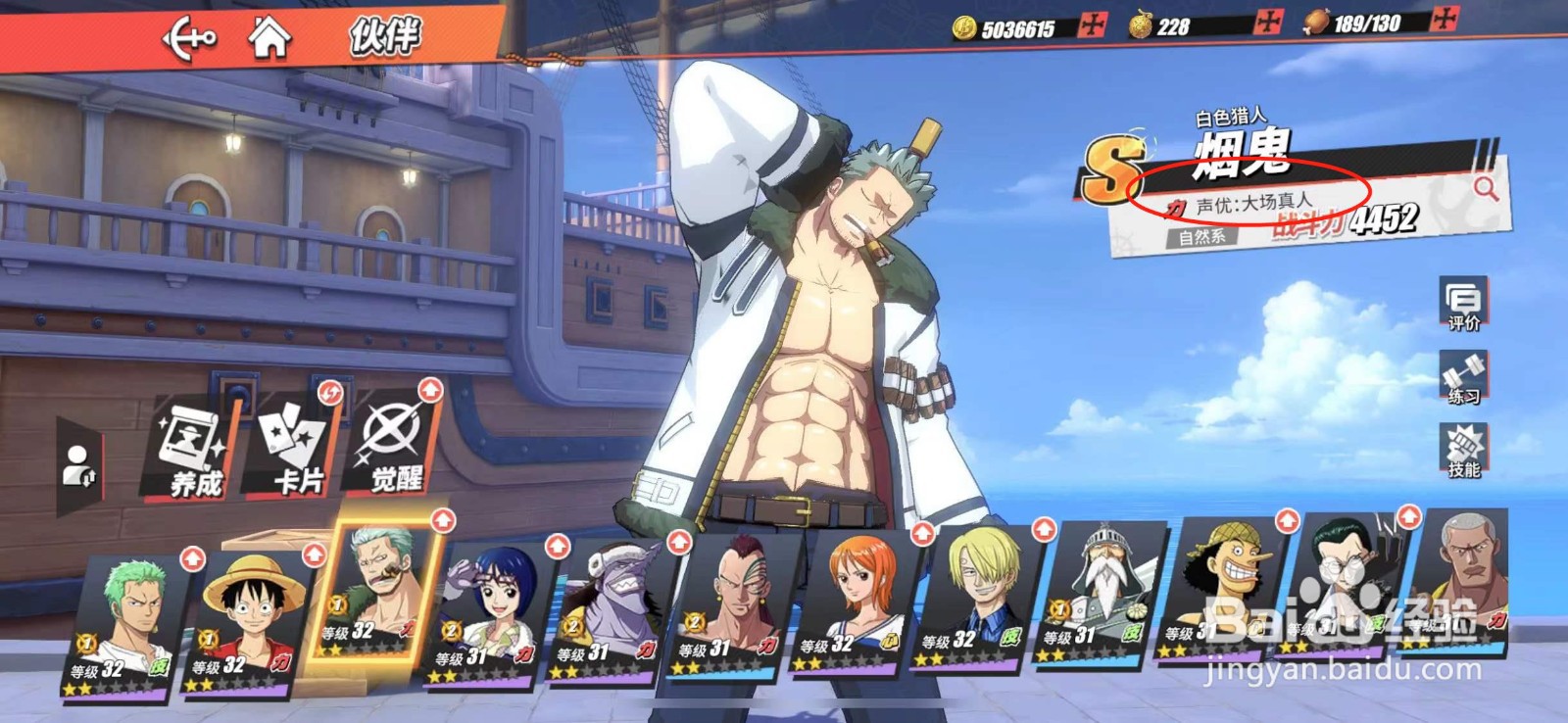
Task: Add more gold fruit currency
Action: [1269, 23]
